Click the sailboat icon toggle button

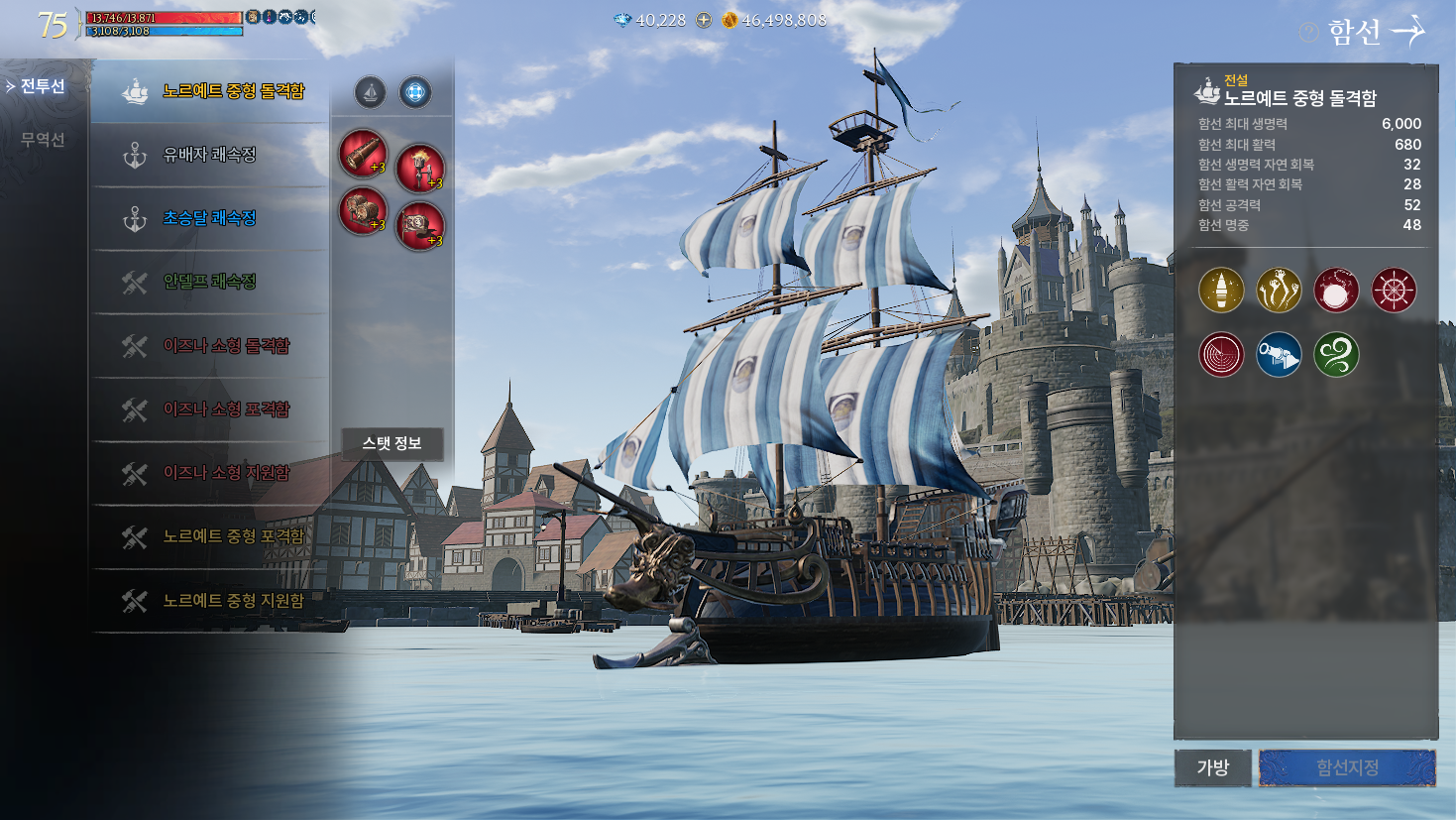(370, 93)
